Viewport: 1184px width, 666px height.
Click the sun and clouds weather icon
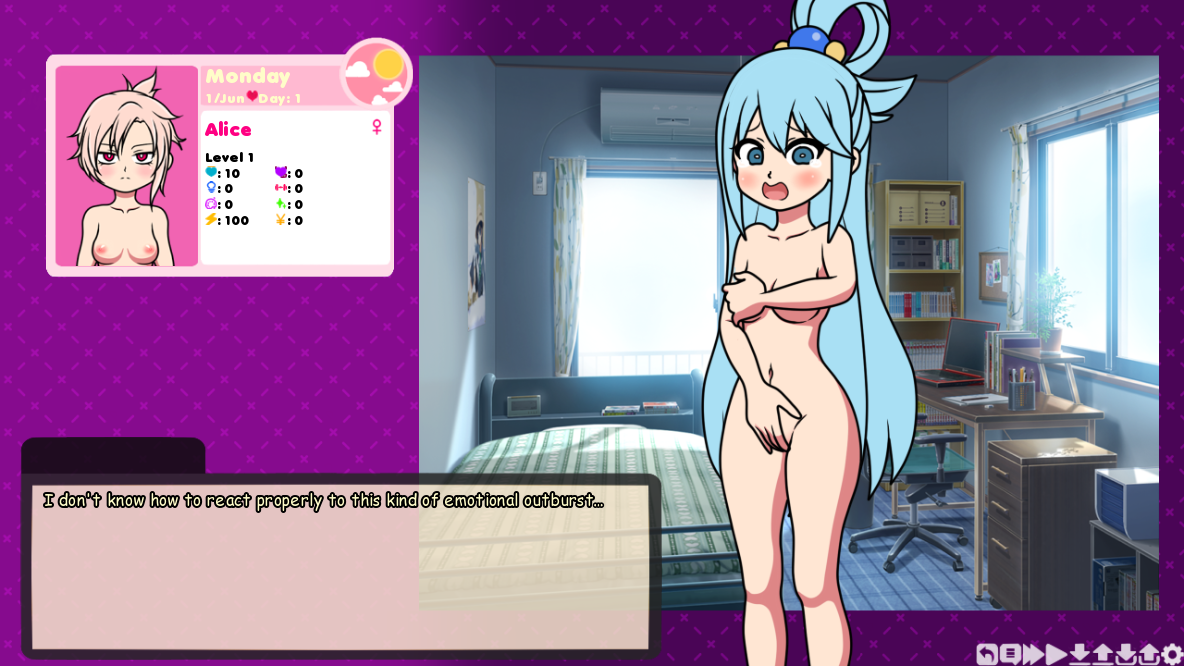point(377,73)
